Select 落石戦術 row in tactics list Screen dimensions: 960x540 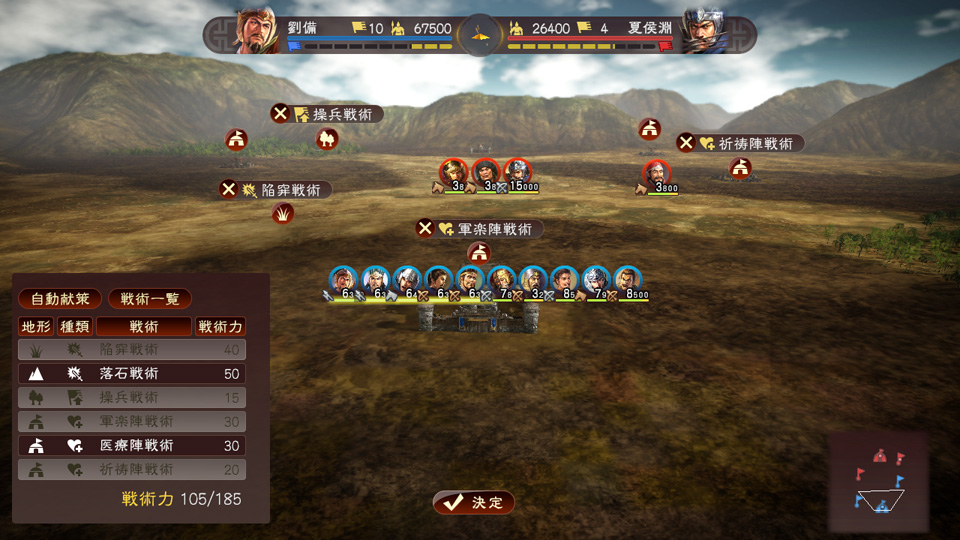[132, 374]
